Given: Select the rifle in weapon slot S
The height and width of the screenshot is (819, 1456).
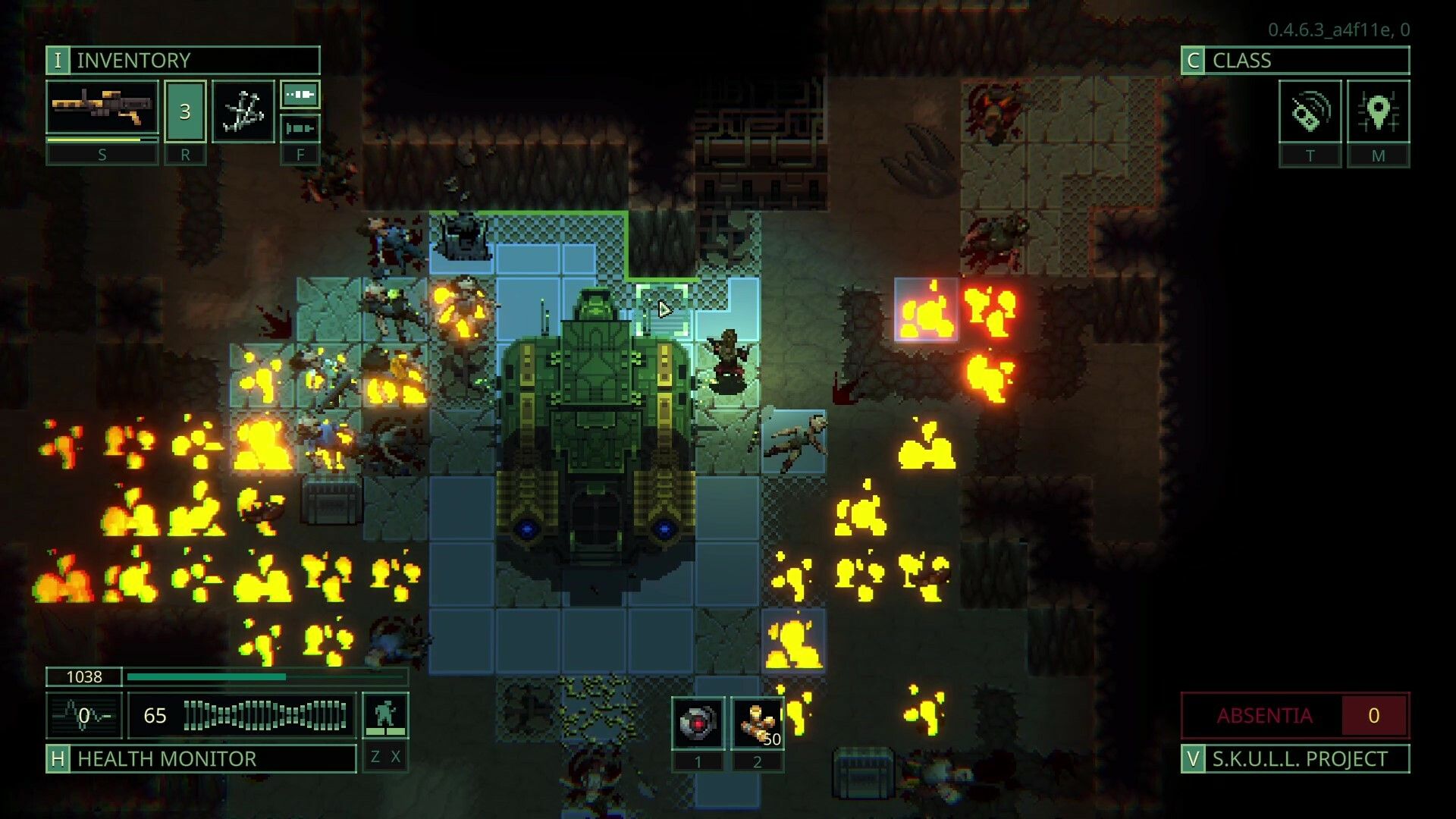Looking at the screenshot, I should [x=102, y=106].
